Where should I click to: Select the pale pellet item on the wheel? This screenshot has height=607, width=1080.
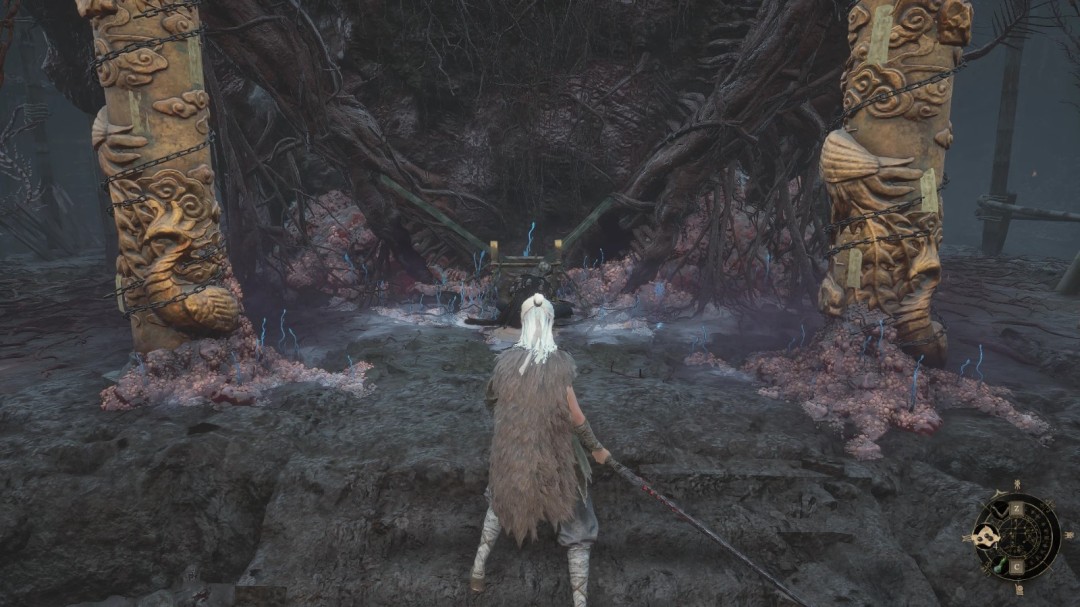coord(985,536)
